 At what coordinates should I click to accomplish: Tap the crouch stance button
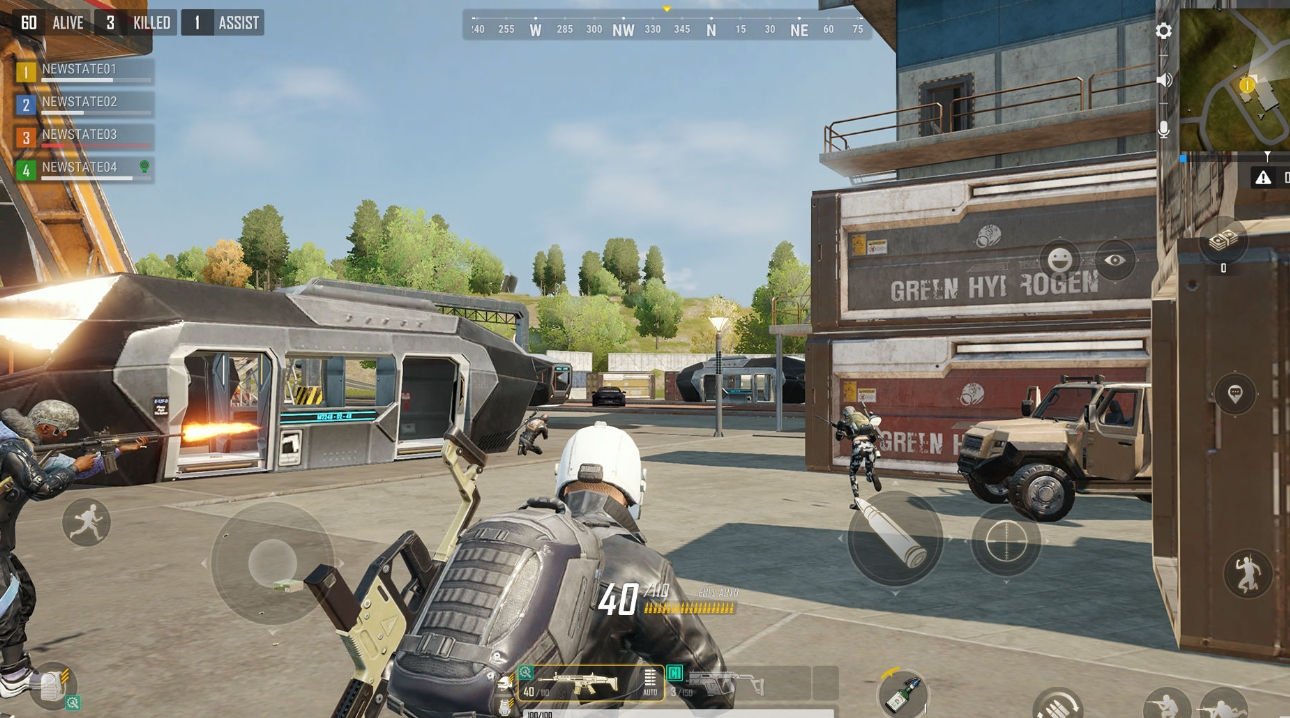(x=1166, y=706)
